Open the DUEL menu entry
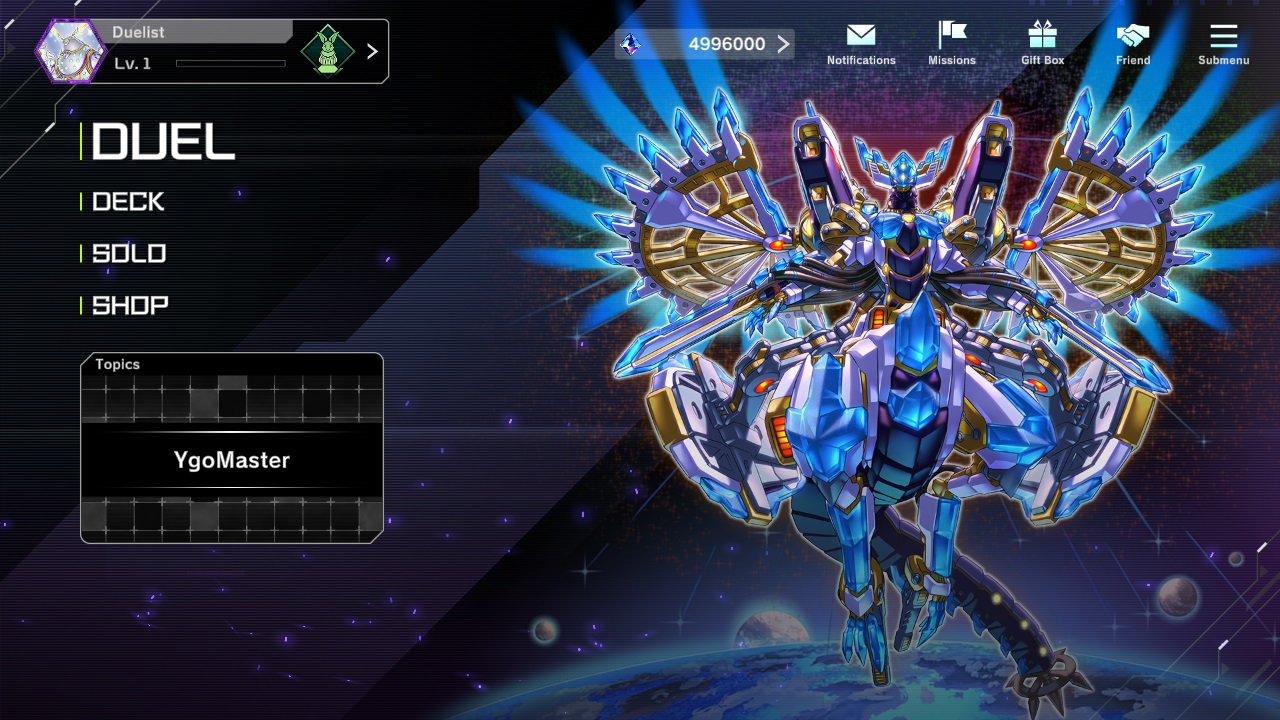 click(x=163, y=142)
